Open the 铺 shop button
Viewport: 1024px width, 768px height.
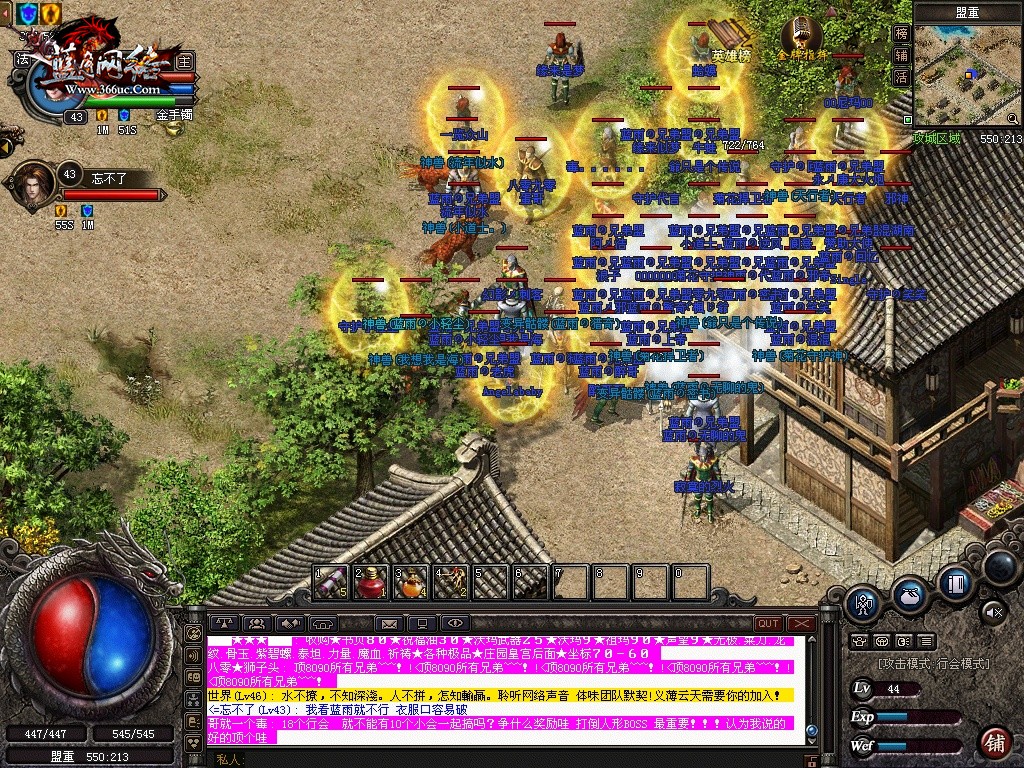994,743
